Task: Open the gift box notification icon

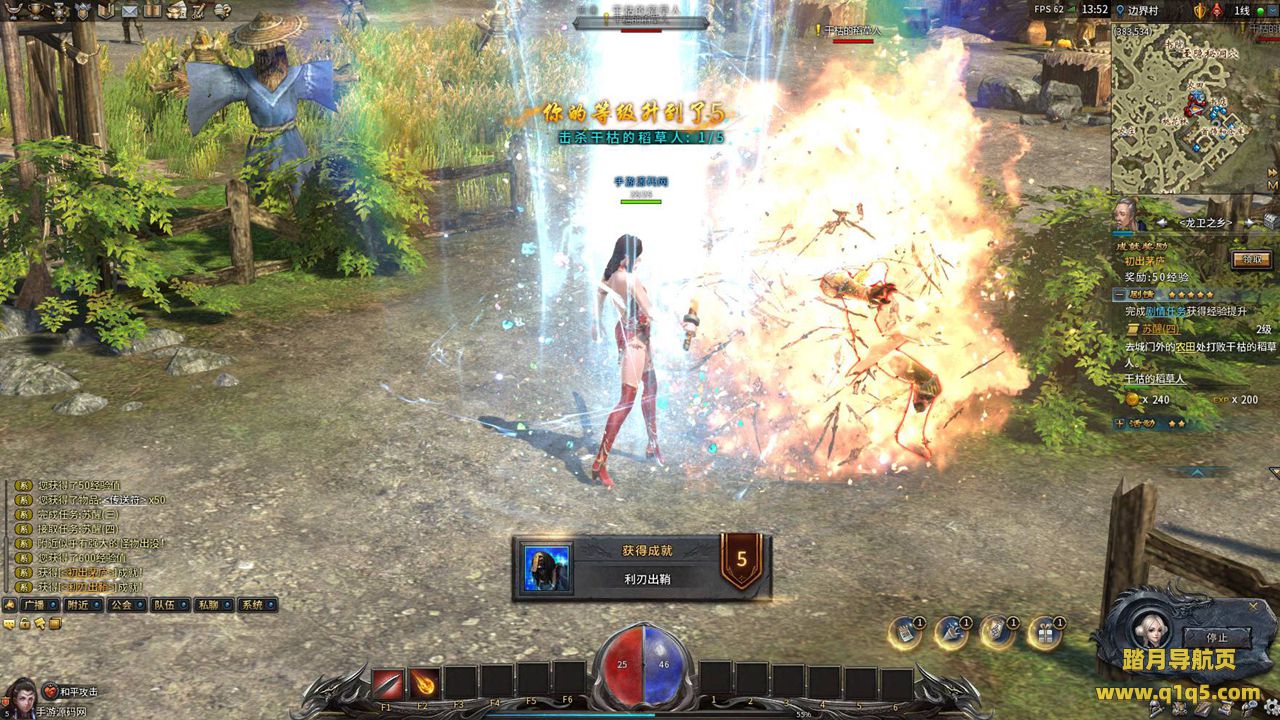Action: [1045, 633]
